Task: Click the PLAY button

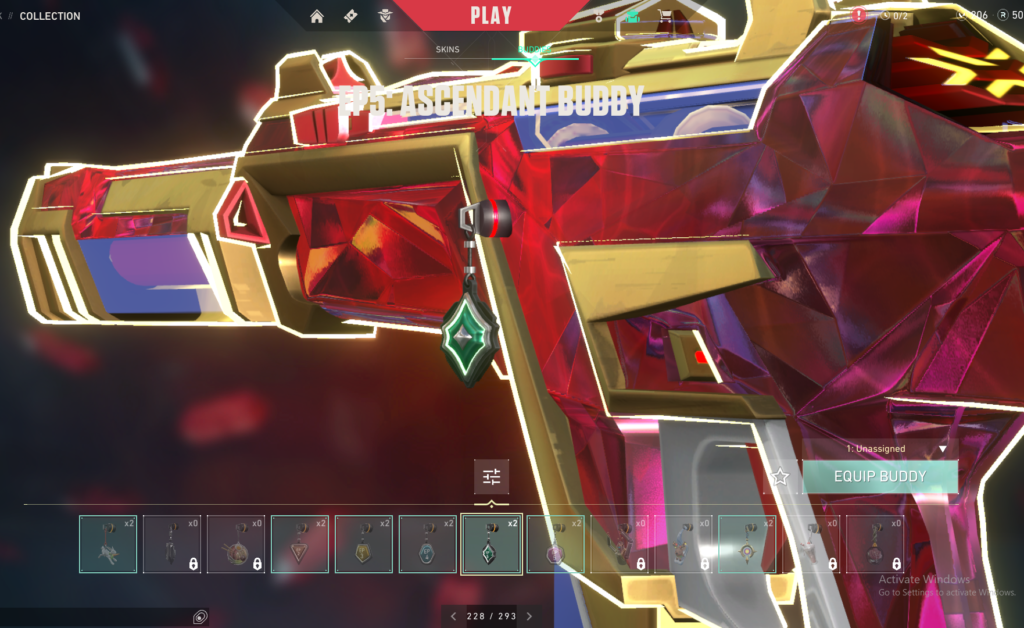Action: [490, 15]
